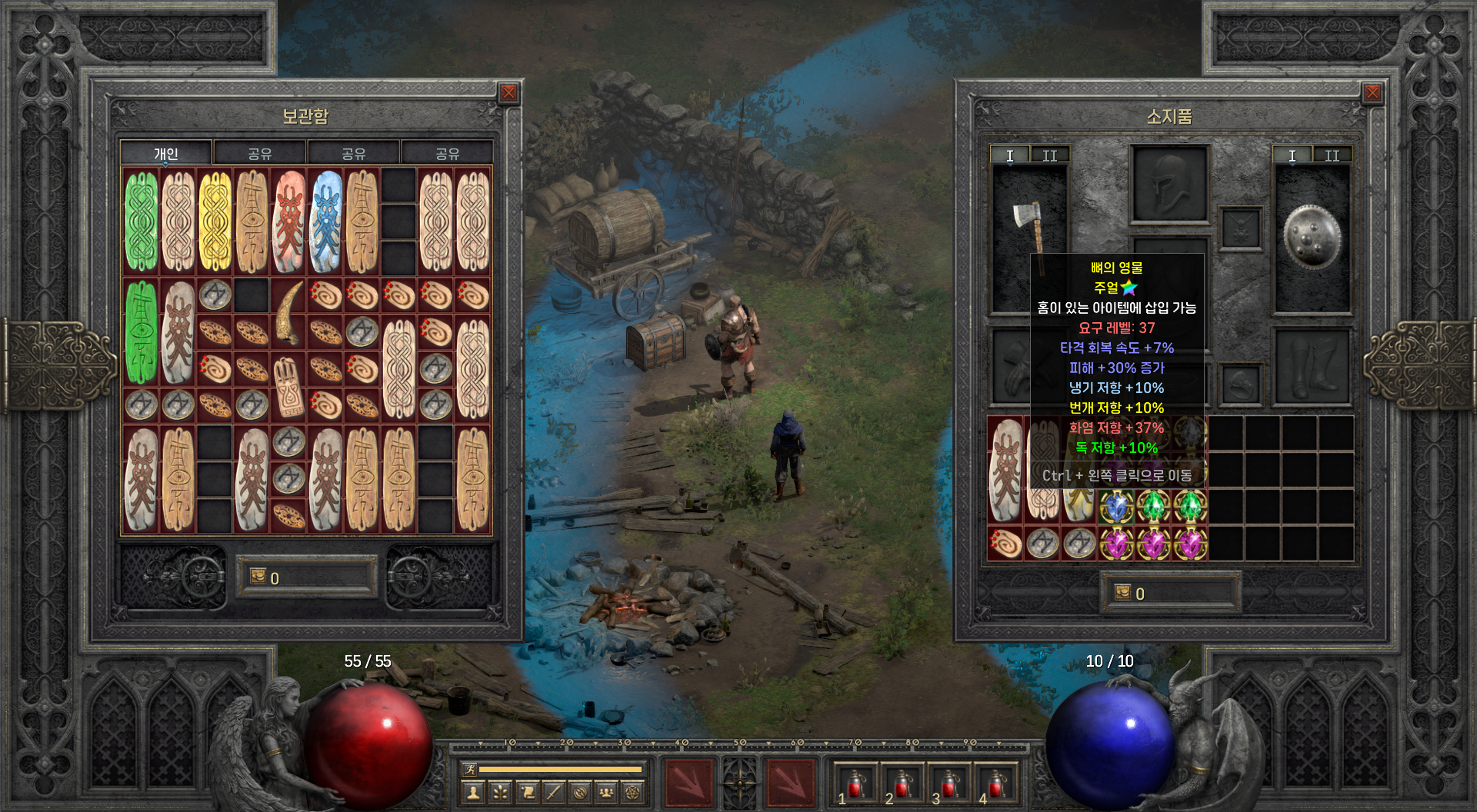Screen dimensions: 1477x812
Task: Switch to the 개인 personal stash tab
Action: coord(166,154)
